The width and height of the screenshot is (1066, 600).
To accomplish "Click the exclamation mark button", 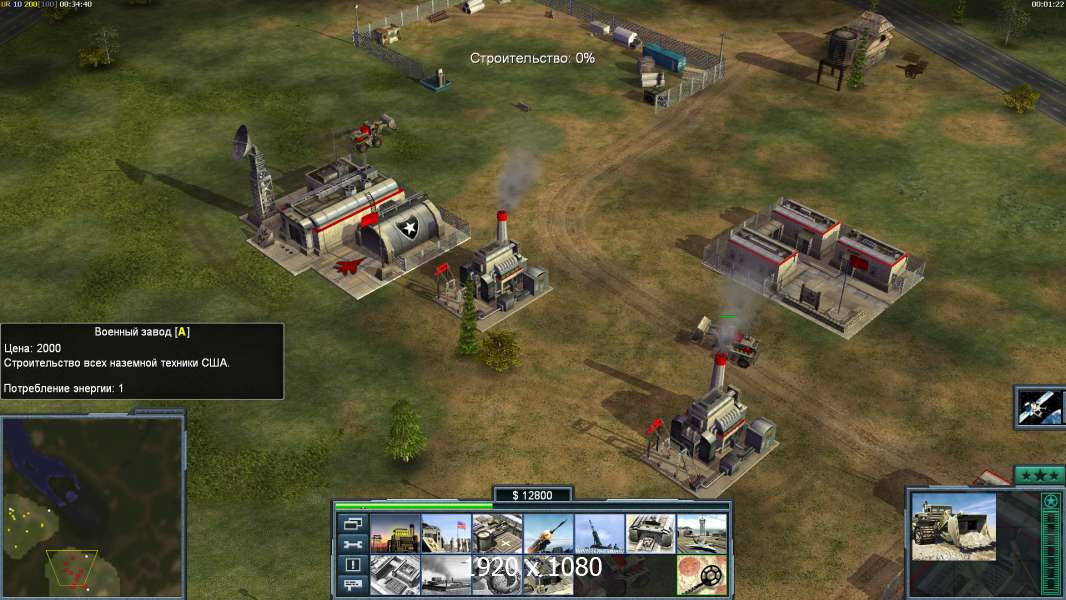I will pos(351,565).
